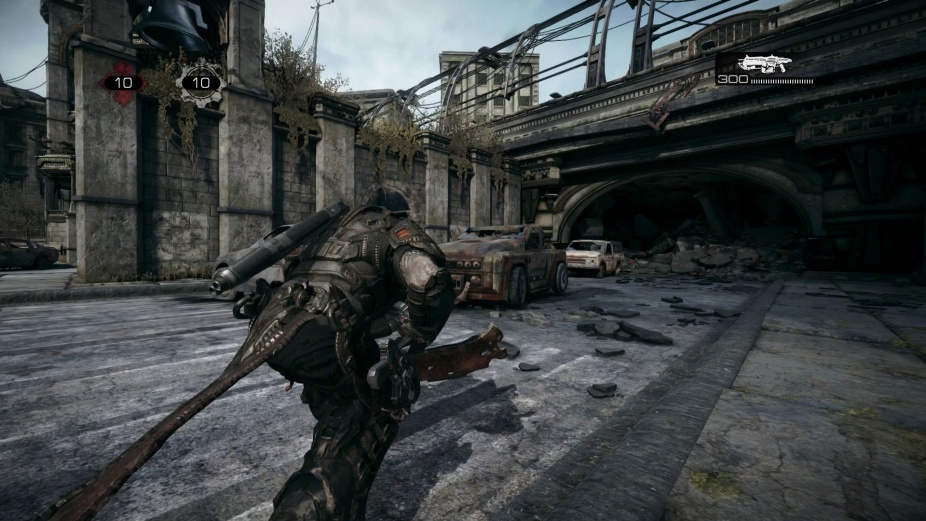Select the Lancer rifle weapon icon
Viewport: 926px width, 521px height.
point(765,63)
